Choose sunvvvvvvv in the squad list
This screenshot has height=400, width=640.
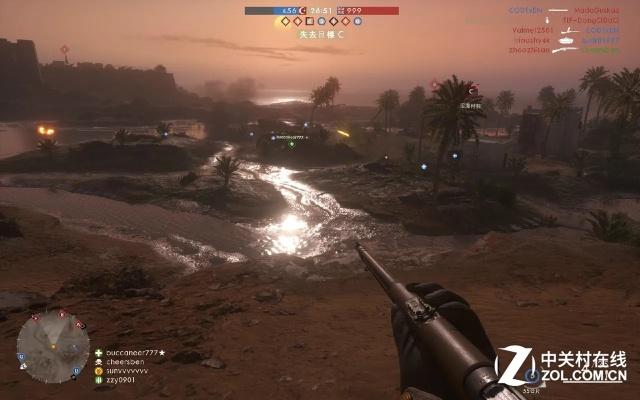coord(127,371)
